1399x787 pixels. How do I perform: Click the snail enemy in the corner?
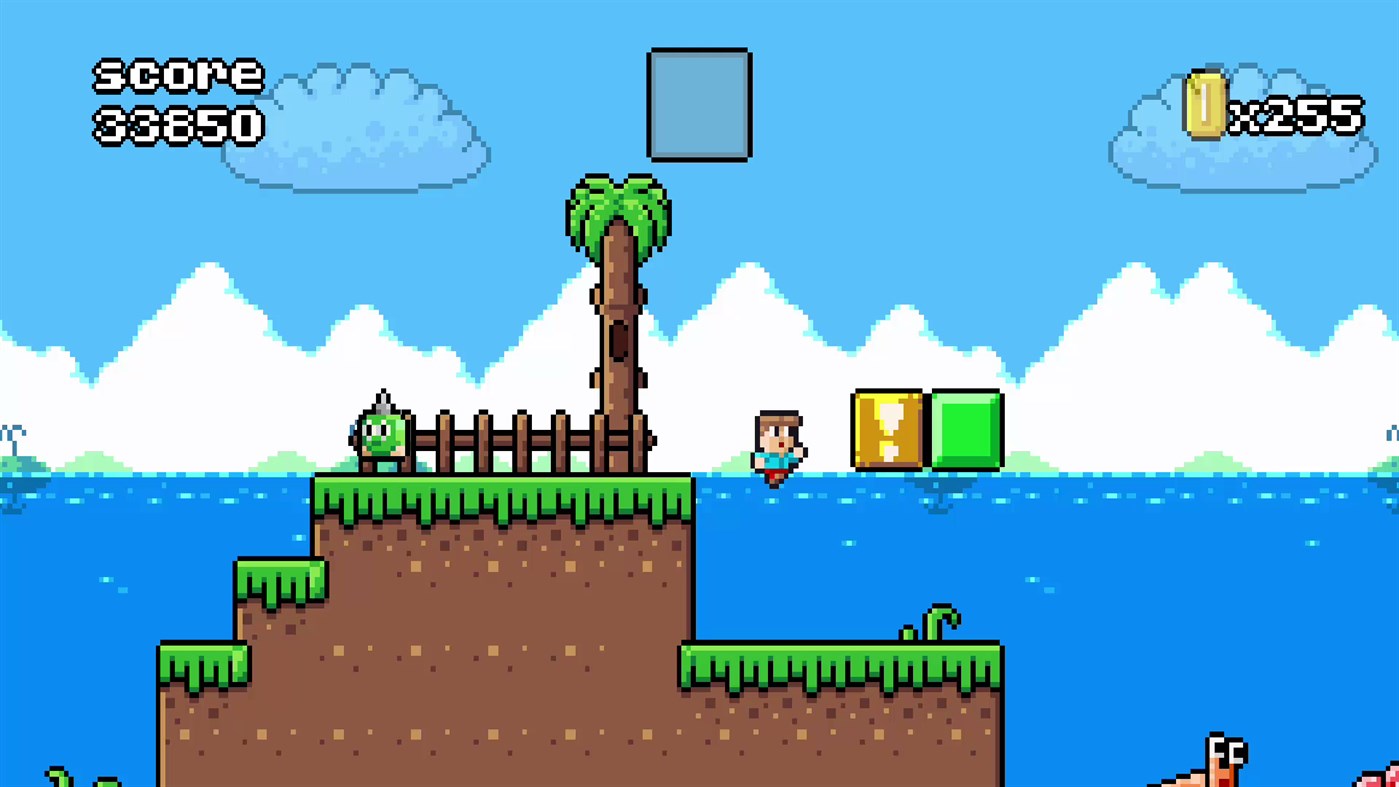[1228, 758]
